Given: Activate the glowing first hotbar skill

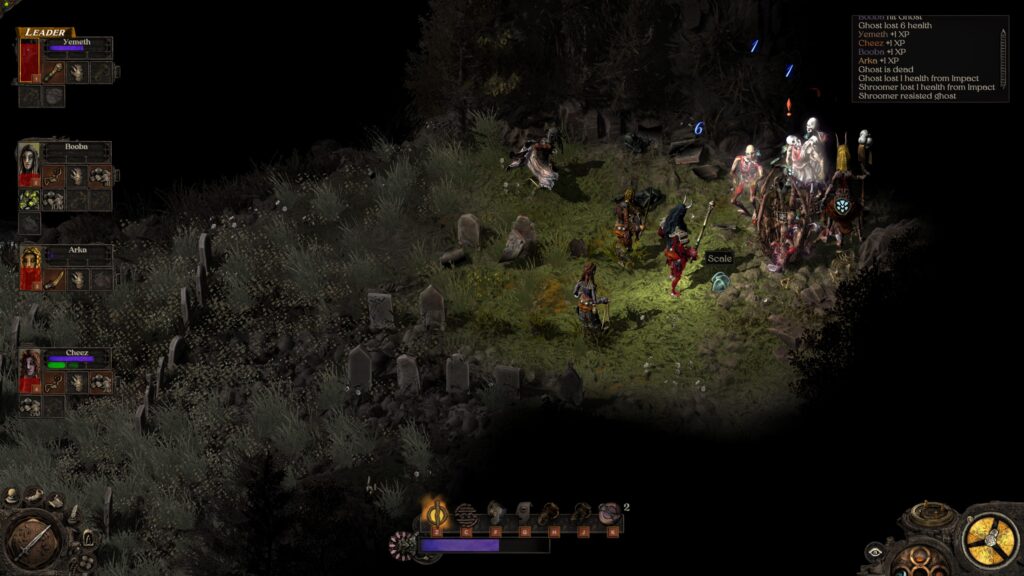Looking at the screenshot, I should pos(436,514).
